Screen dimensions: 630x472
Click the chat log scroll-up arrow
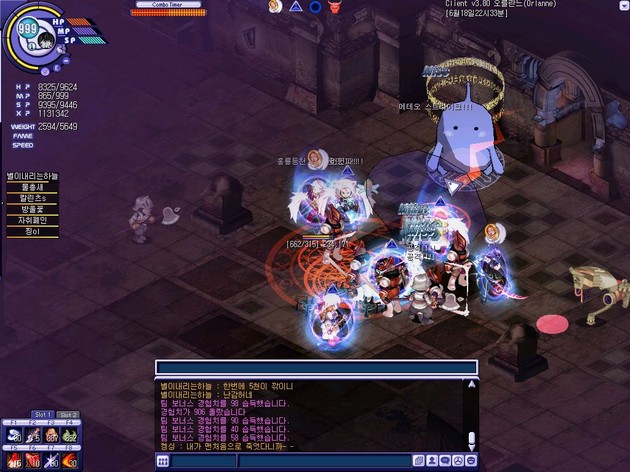472,385
